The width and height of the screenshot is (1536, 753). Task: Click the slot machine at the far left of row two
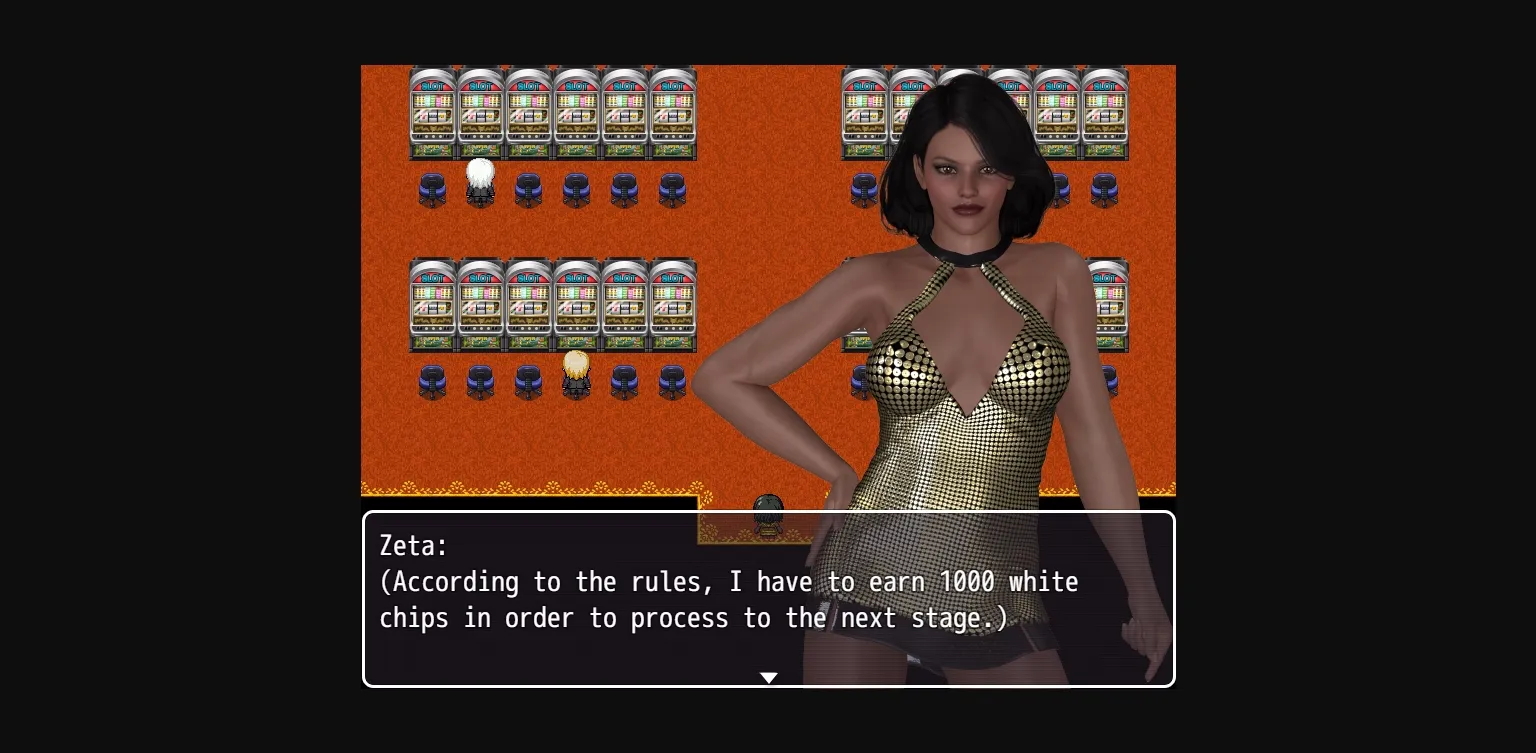(432, 305)
